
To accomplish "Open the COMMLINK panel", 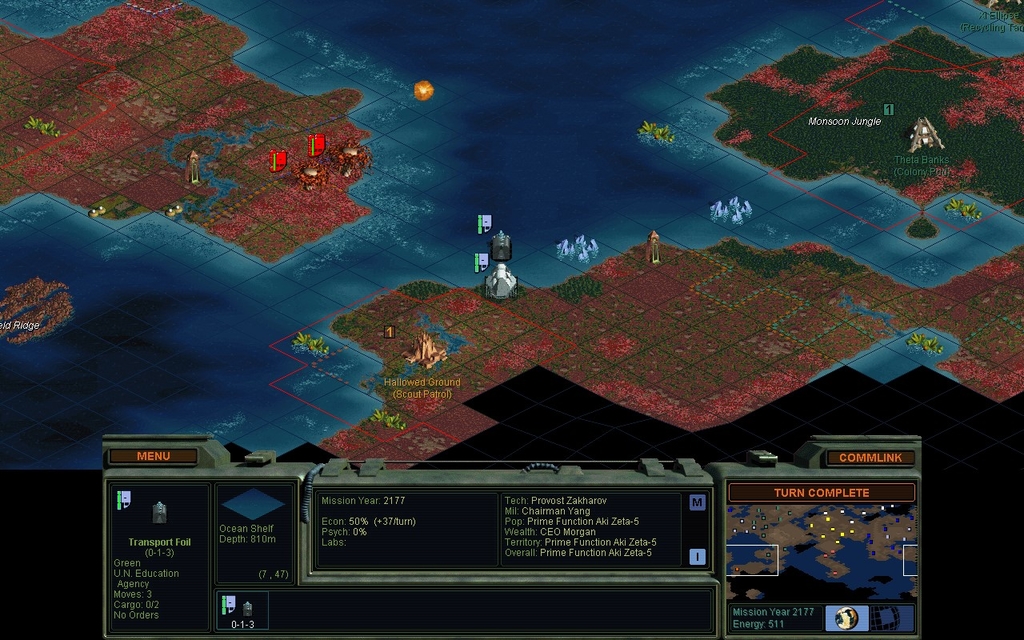I will tap(870, 457).
